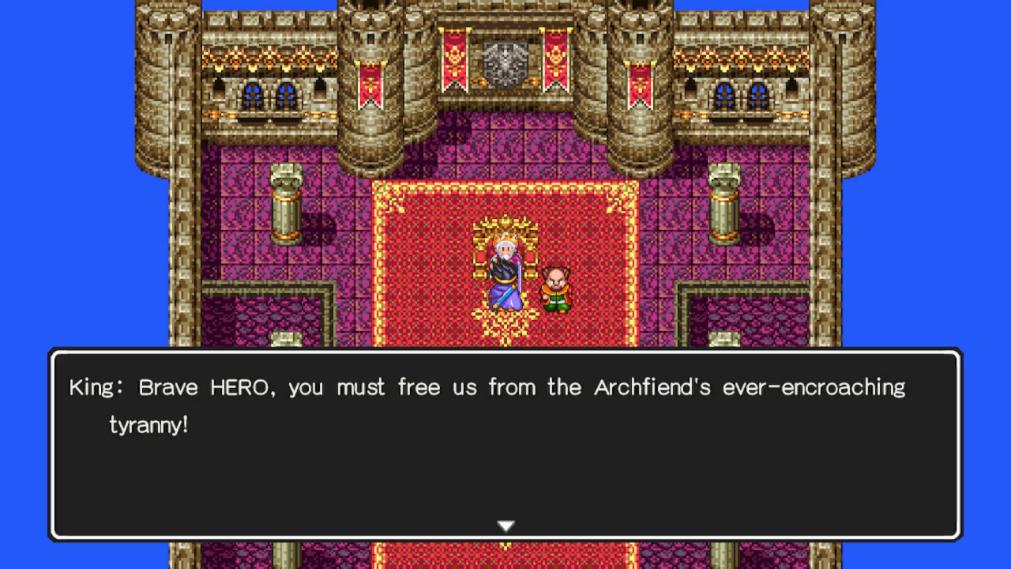This screenshot has height=569, width=1011.
Task: Advance dialogue with the white arrow indicator
Action: (x=506, y=525)
